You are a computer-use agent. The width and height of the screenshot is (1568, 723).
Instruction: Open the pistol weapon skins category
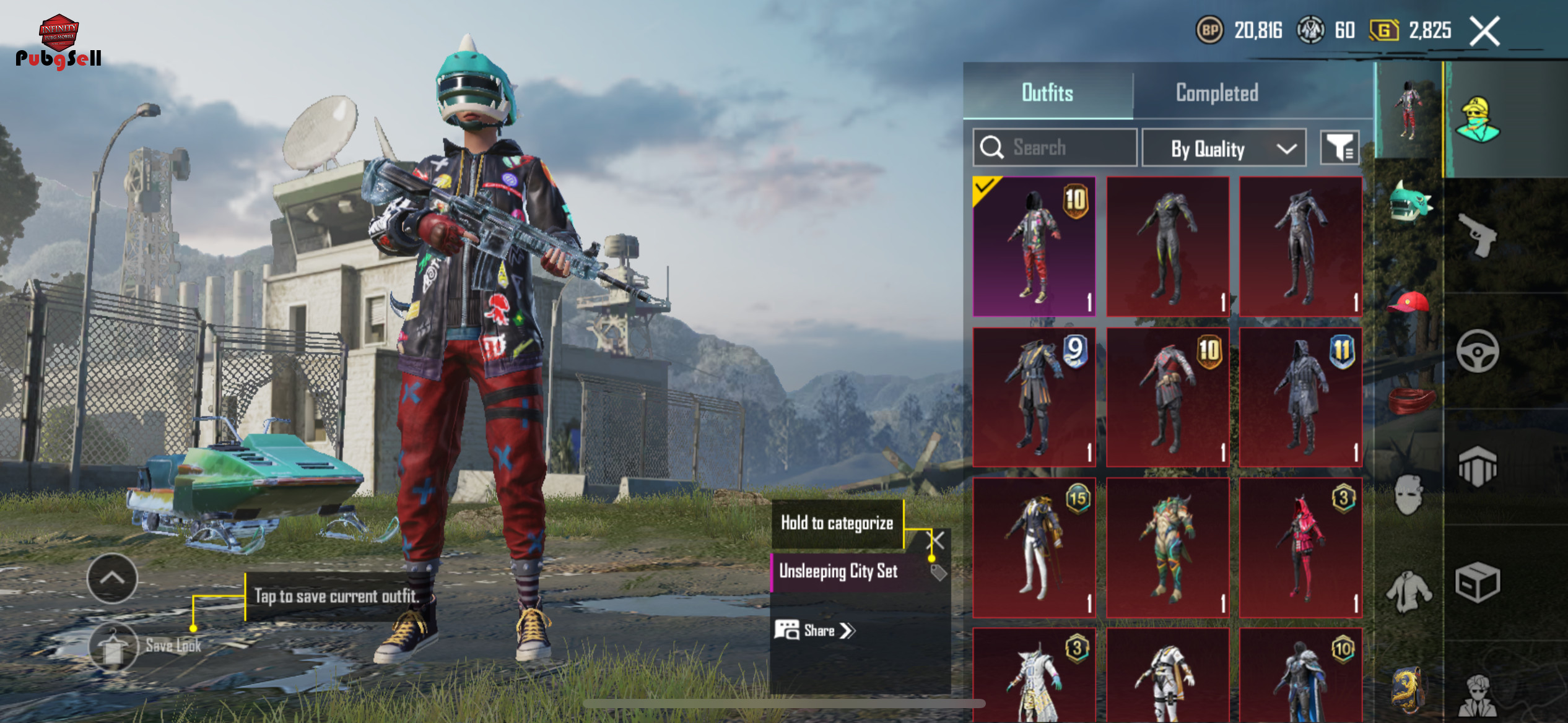pos(1477,235)
